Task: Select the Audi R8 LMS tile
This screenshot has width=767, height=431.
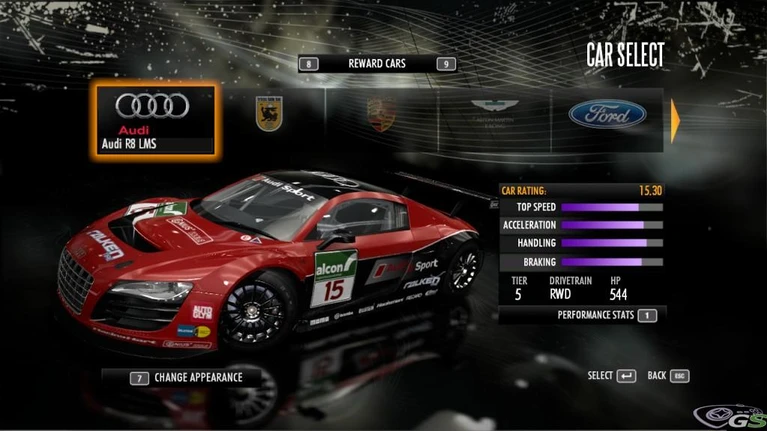Action: coord(155,119)
